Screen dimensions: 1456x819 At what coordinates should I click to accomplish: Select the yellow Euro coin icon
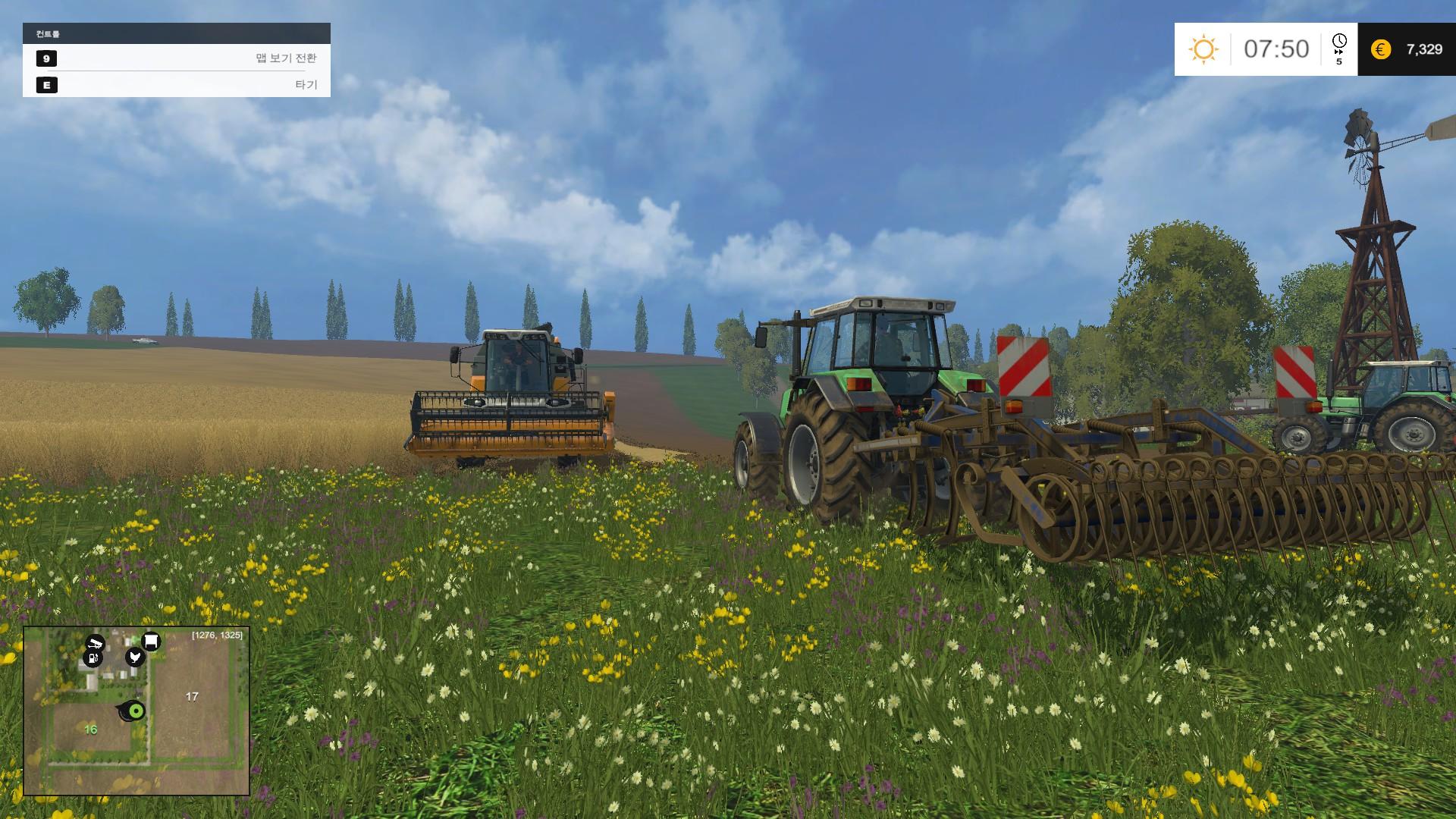1381,49
